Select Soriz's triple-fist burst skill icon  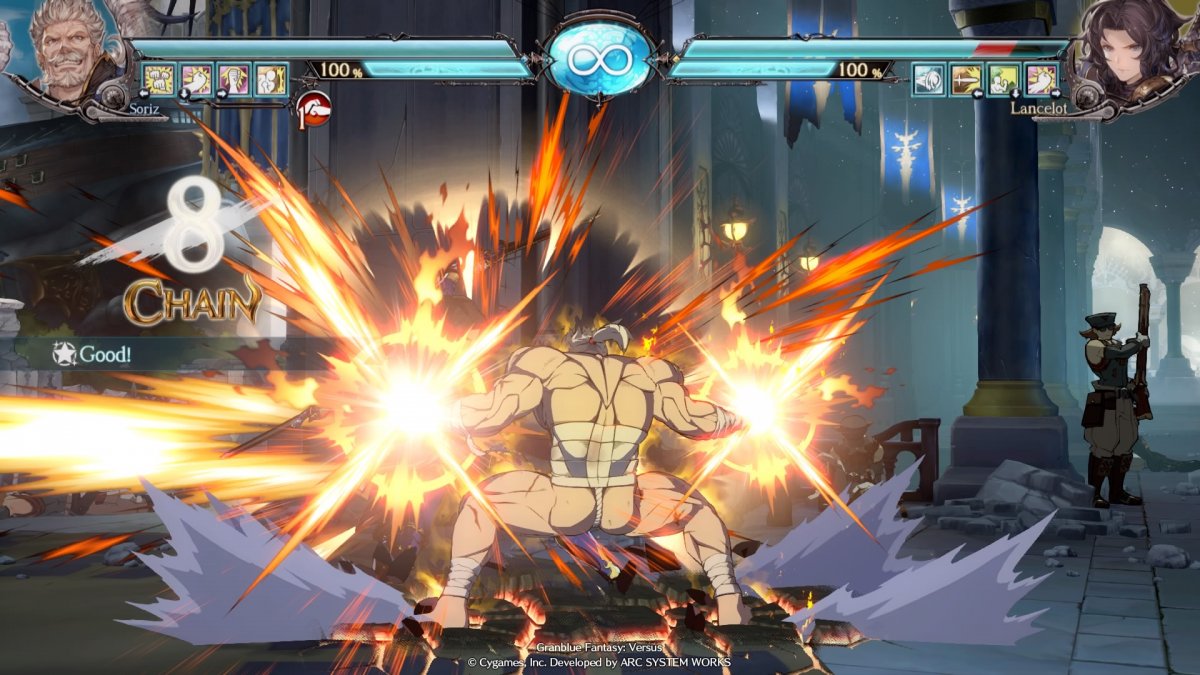[158, 79]
